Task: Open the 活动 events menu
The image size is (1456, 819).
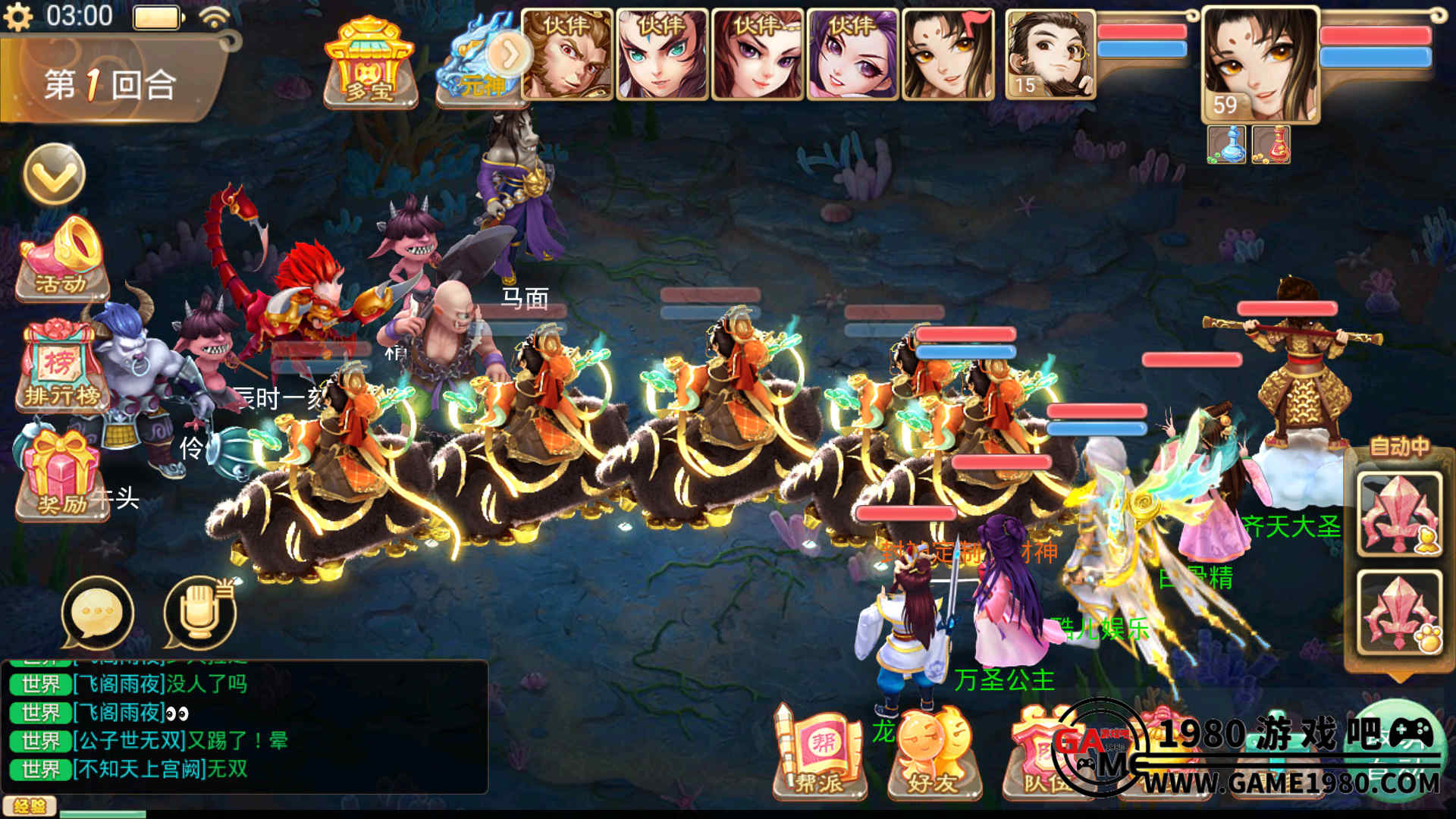Action: click(x=62, y=258)
